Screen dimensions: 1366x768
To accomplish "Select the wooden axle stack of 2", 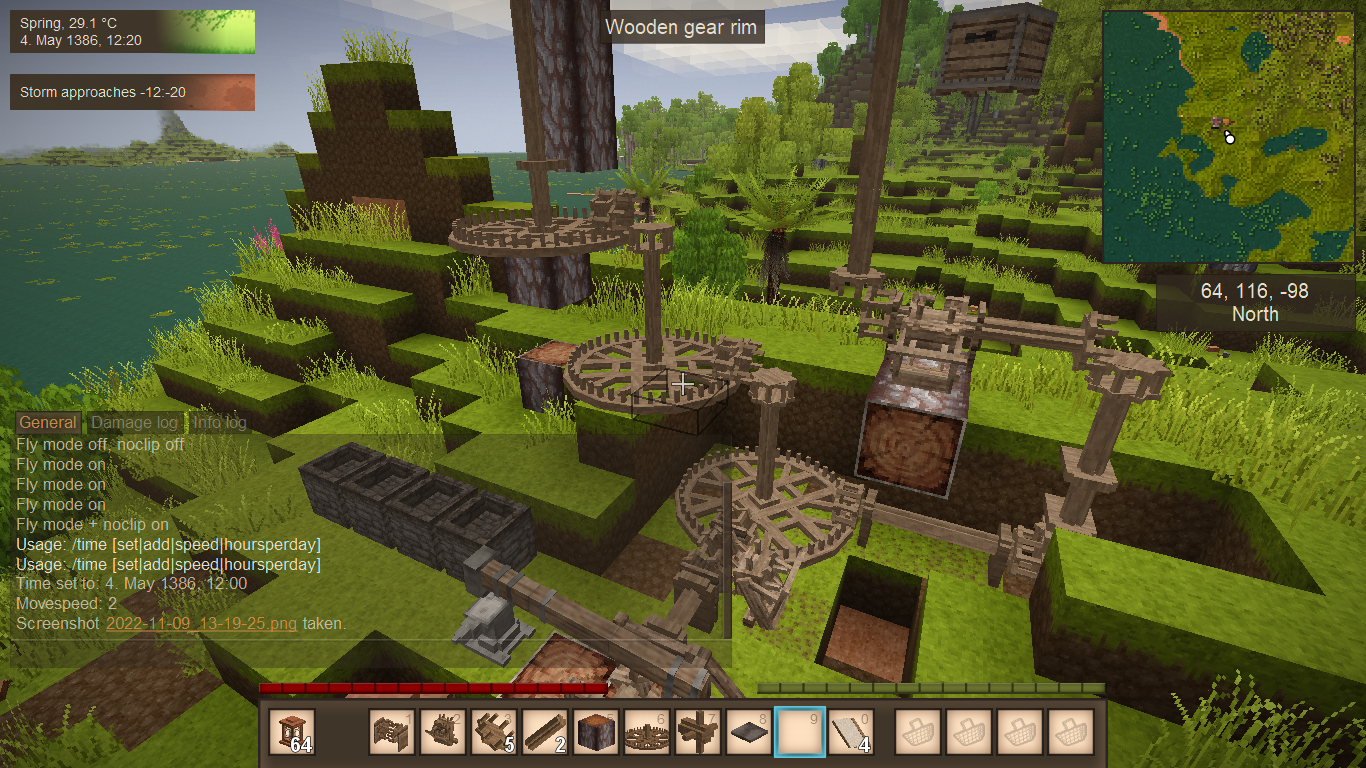I will coord(545,732).
